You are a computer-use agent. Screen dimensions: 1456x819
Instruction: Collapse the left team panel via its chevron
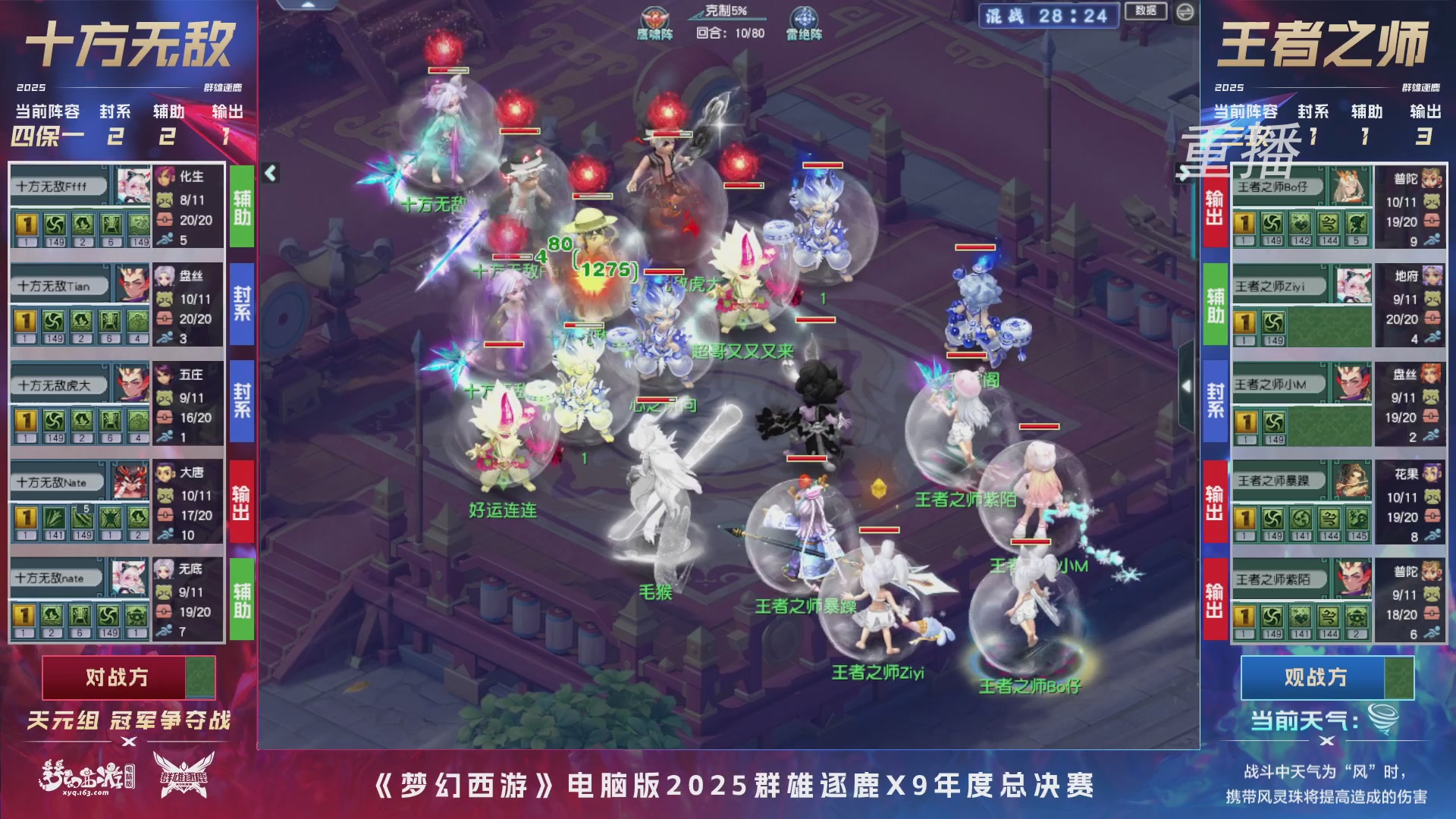(x=269, y=173)
